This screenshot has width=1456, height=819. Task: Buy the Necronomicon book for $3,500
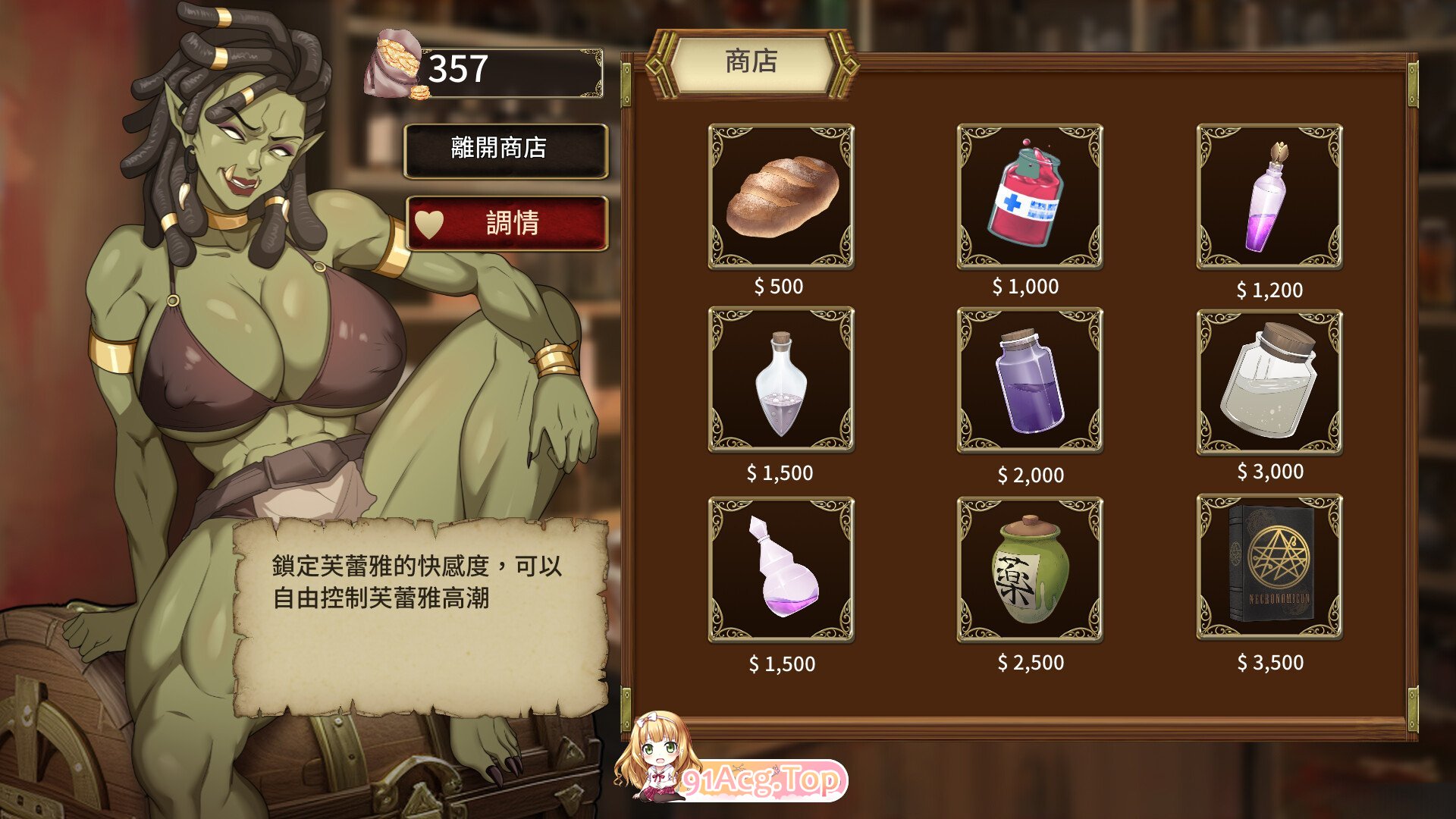1269,566
